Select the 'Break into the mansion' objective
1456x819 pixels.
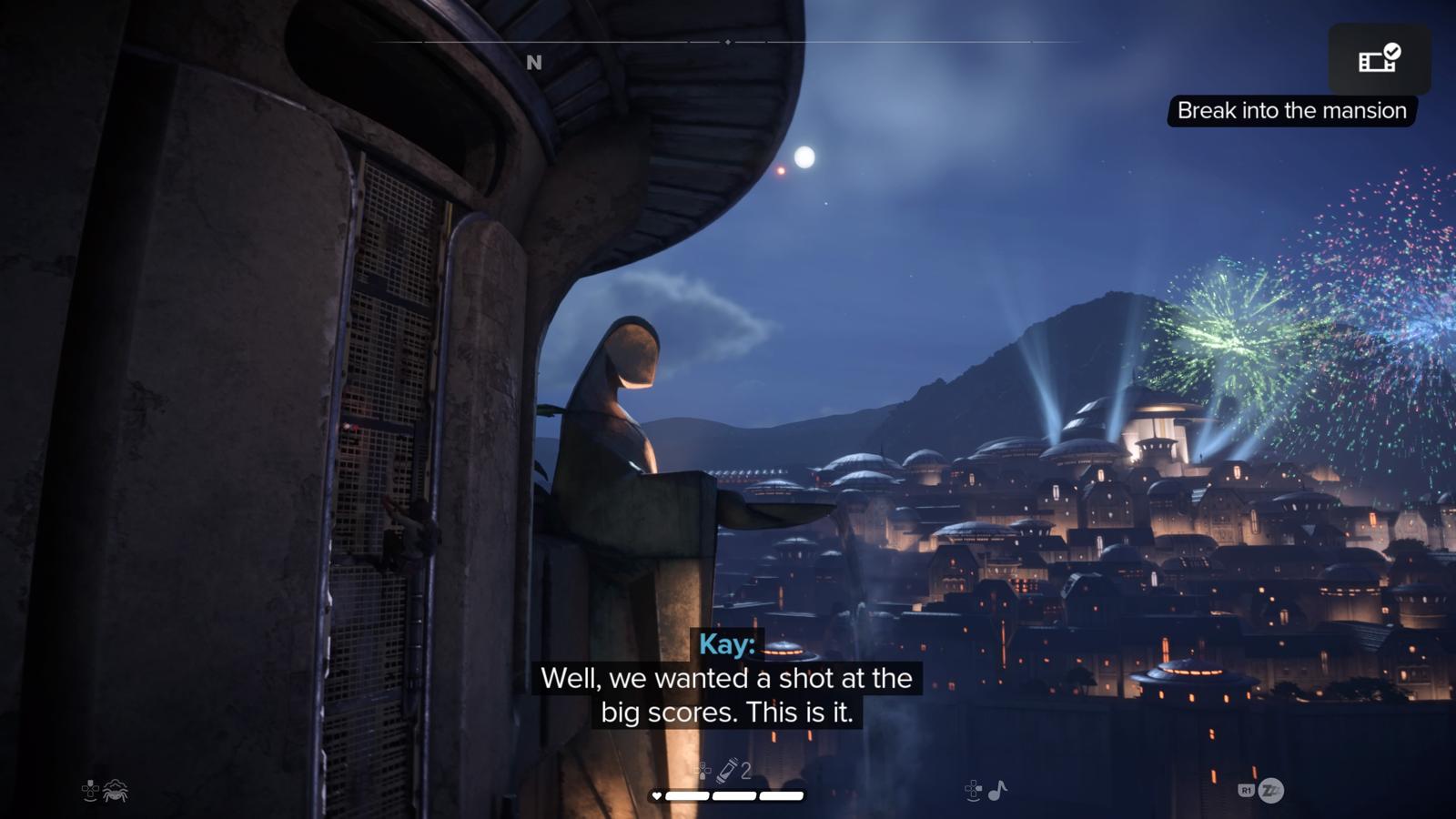(x=1291, y=111)
